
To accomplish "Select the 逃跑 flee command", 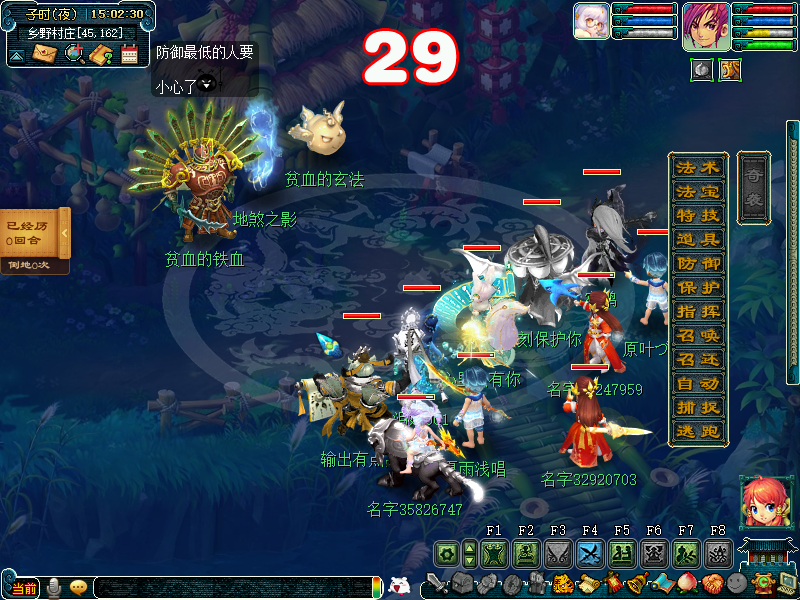I will (x=697, y=432).
